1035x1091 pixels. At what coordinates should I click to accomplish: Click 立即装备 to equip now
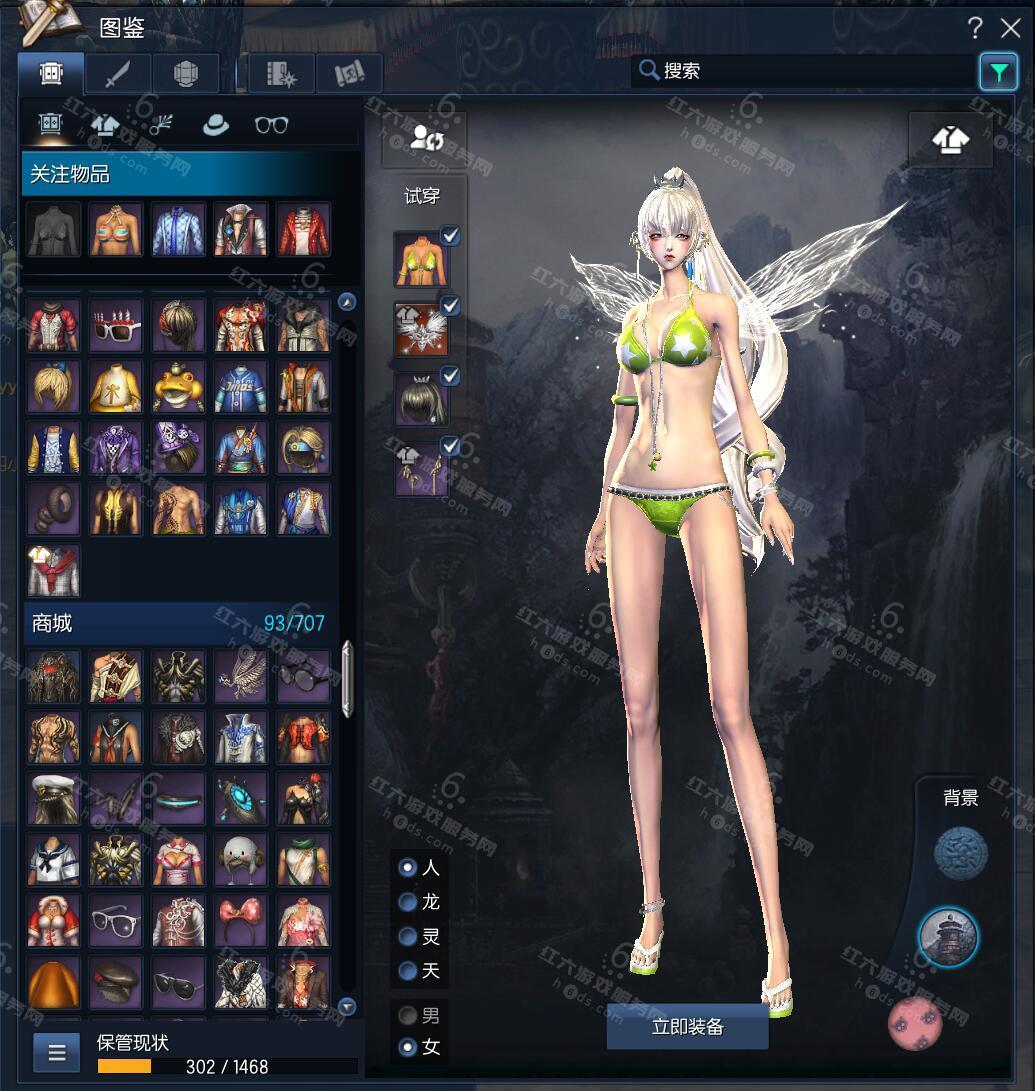coord(687,1027)
